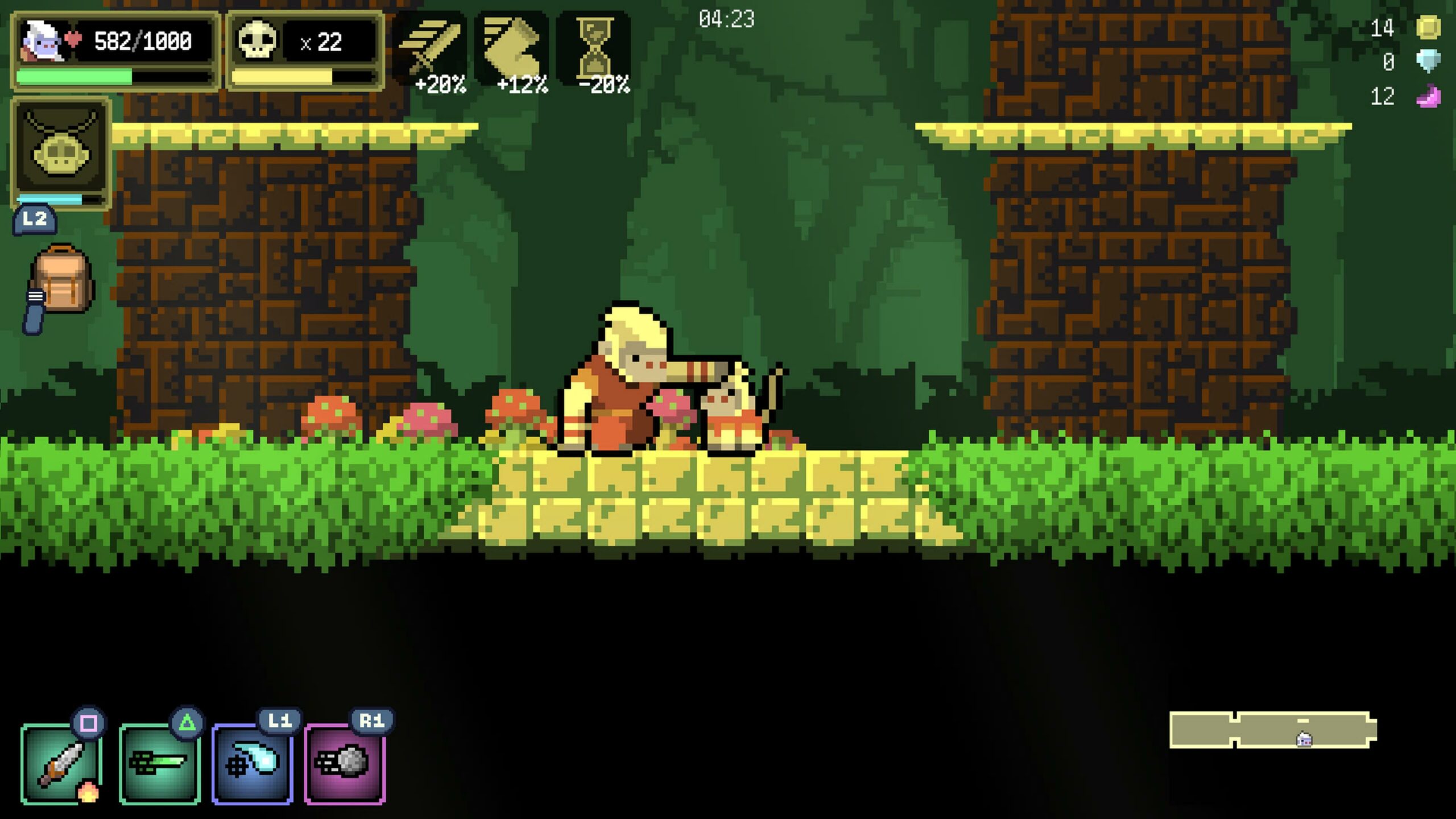Click the skull kill counter icon
This screenshot has width=1456, height=819.
[x=257, y=40]
